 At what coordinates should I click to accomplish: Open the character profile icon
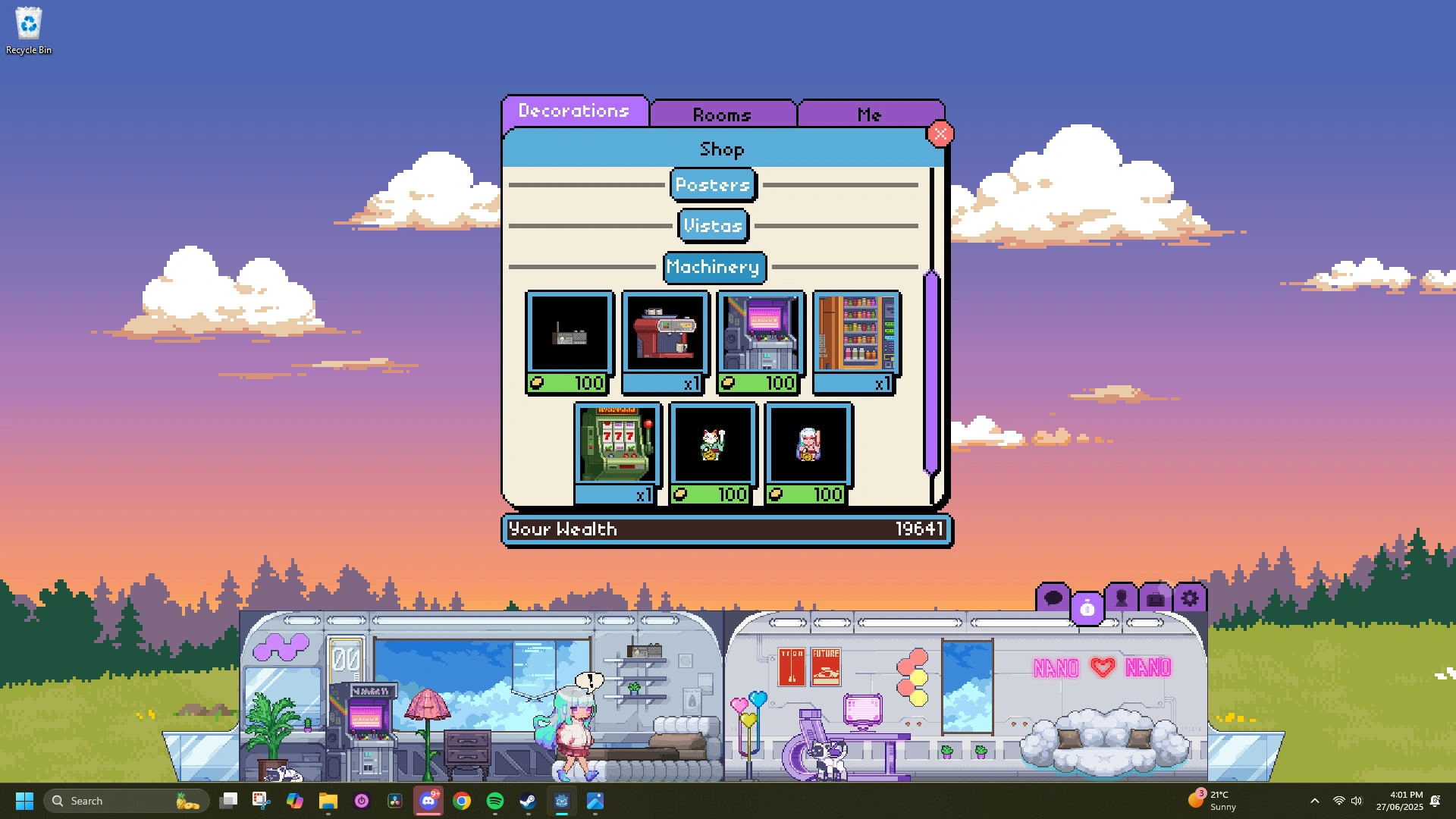(x=1120, y=597)
